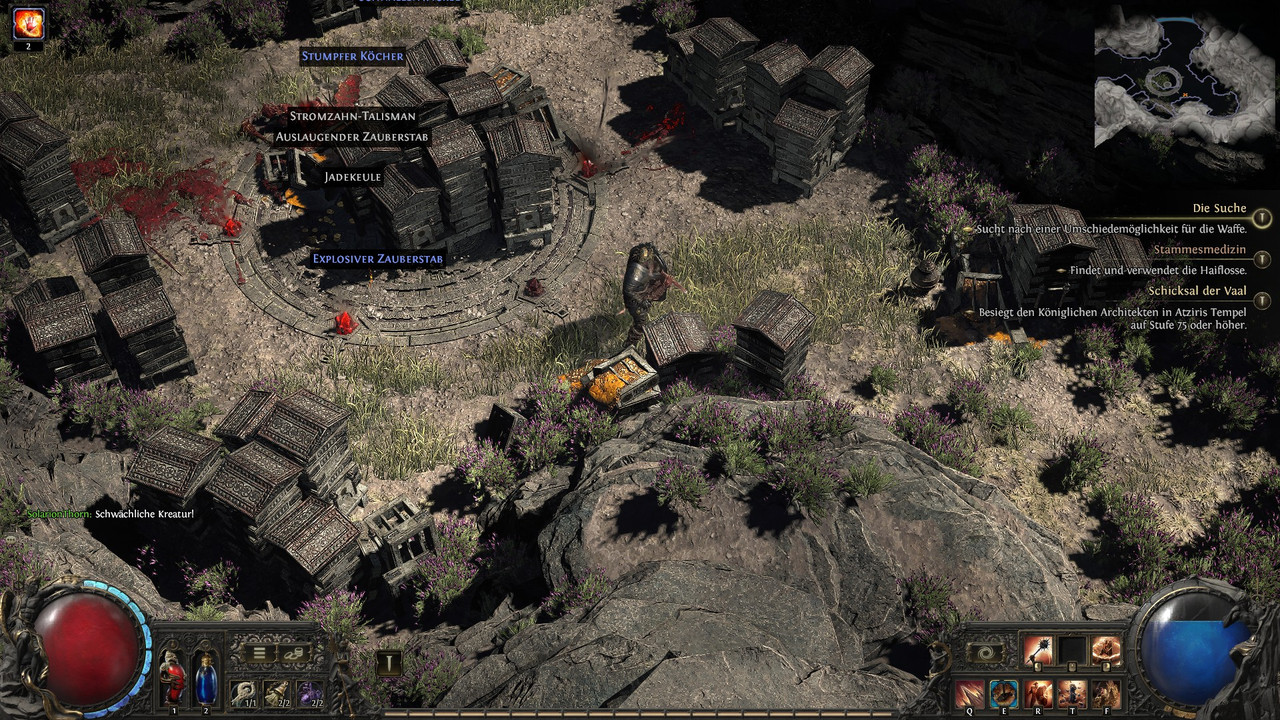Select the mace strike skill icon
Viewport: 1280px width, 720px height.
click(1037, 651)
